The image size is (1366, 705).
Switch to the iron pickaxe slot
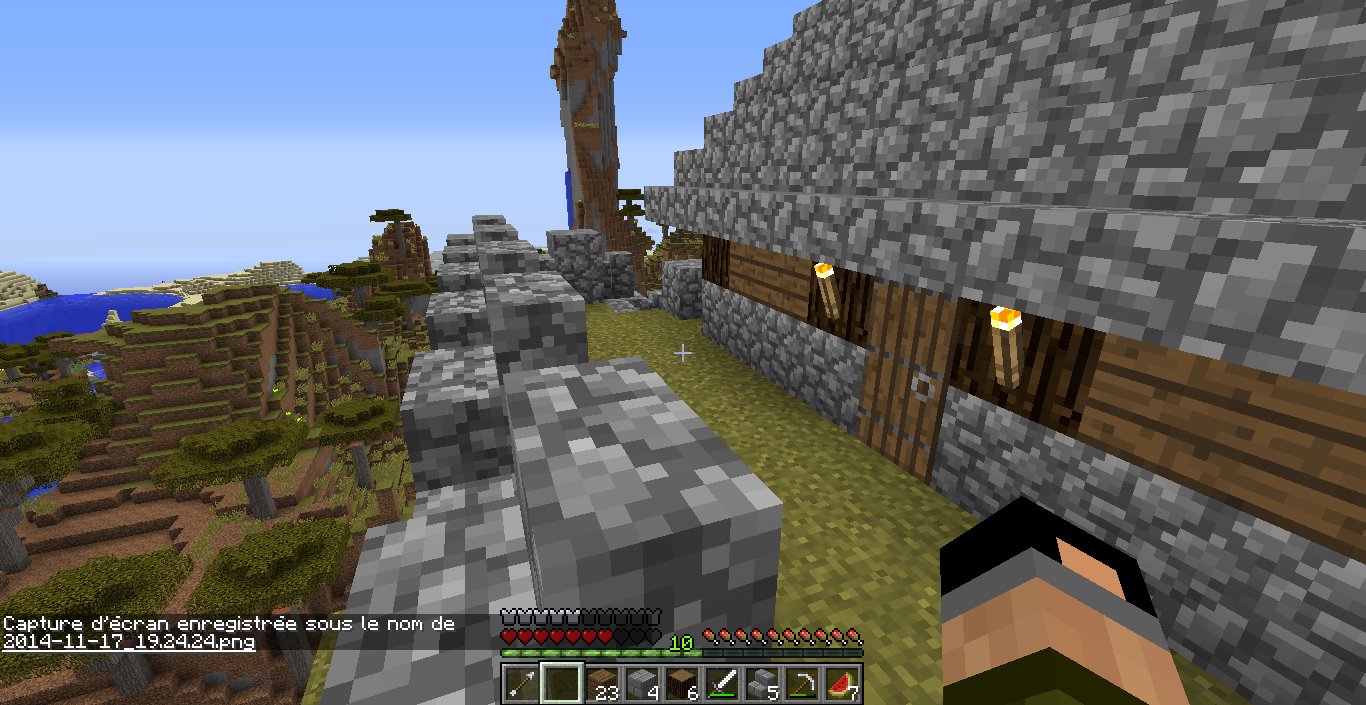[x=801, y=684]
